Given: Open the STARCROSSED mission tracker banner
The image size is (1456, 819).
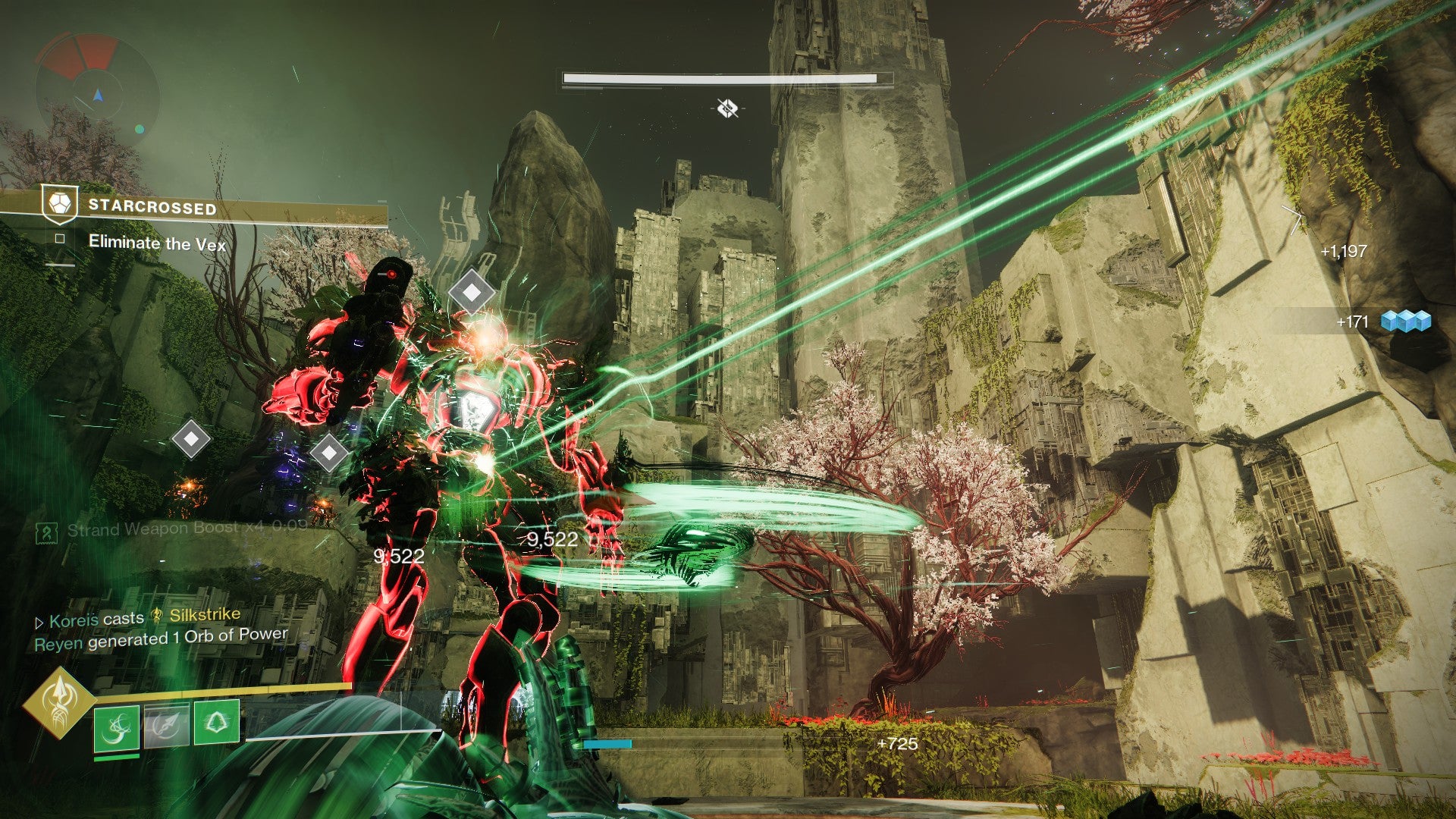Looking at the screenshot, I should point(152,207).
